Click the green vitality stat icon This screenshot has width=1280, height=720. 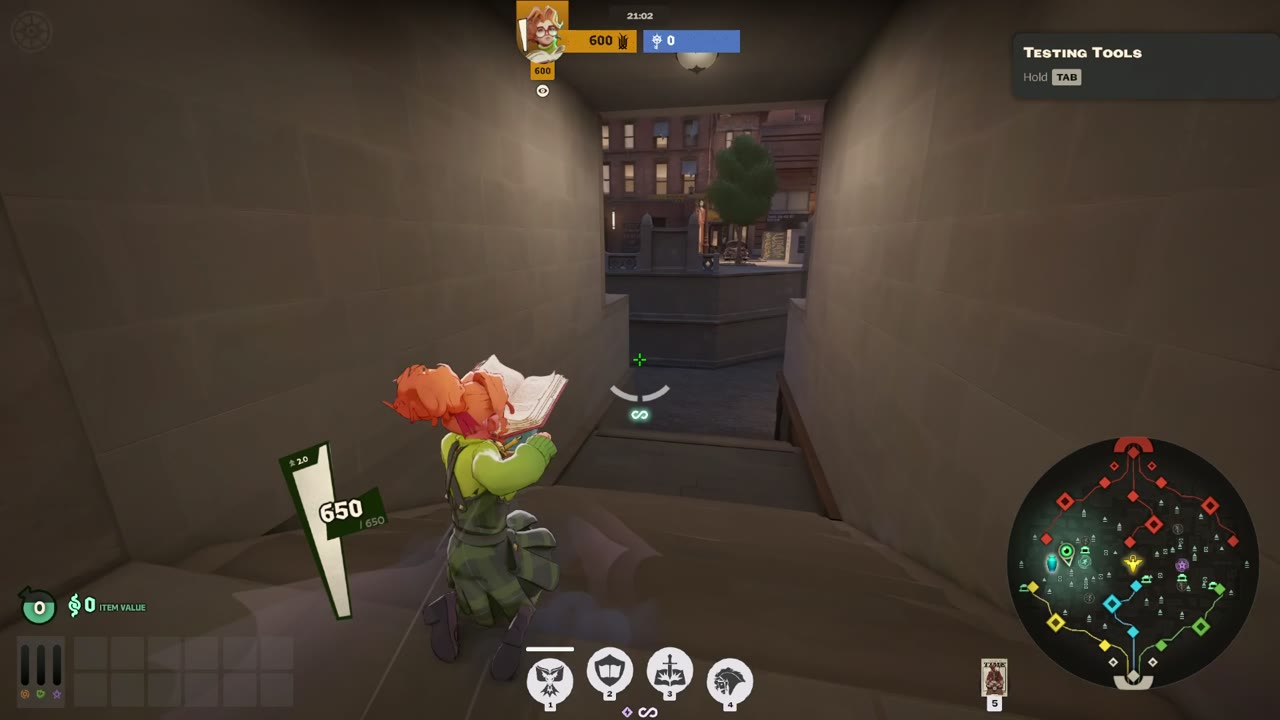41,693
